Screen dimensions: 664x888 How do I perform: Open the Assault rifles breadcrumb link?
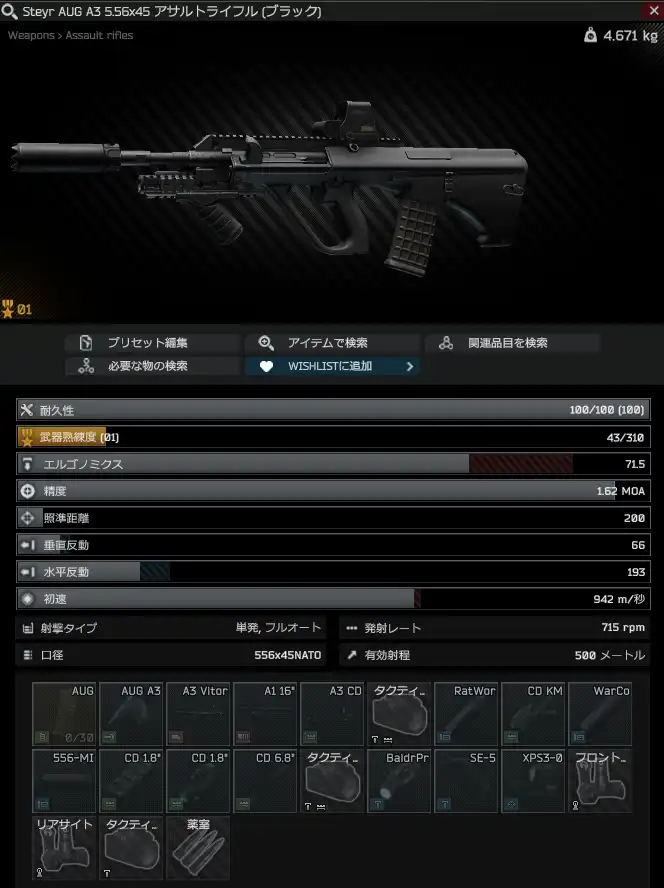(x=99, y=36)
